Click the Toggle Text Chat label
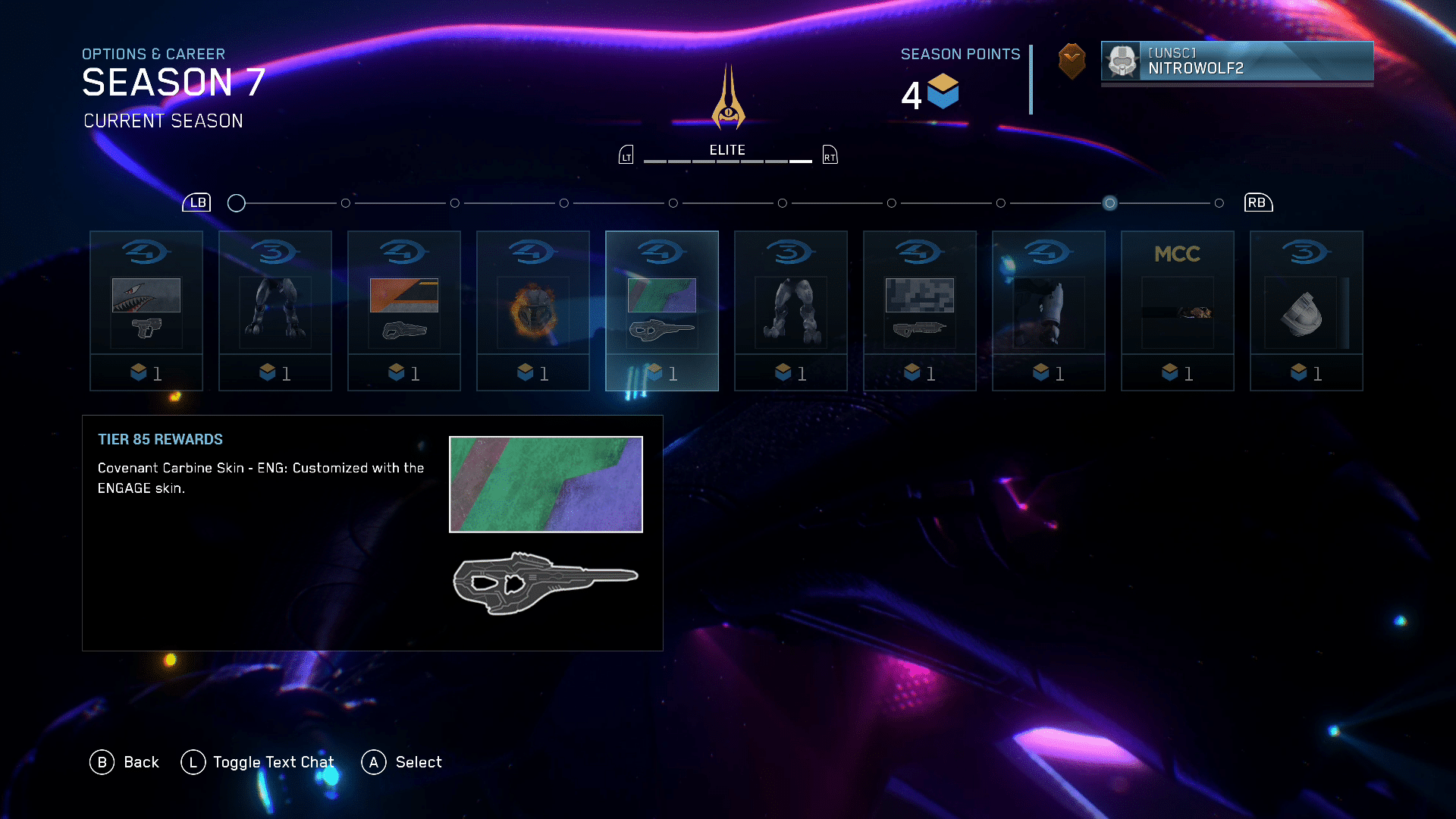The image size is (1456, 819). (x=273, y=762)
